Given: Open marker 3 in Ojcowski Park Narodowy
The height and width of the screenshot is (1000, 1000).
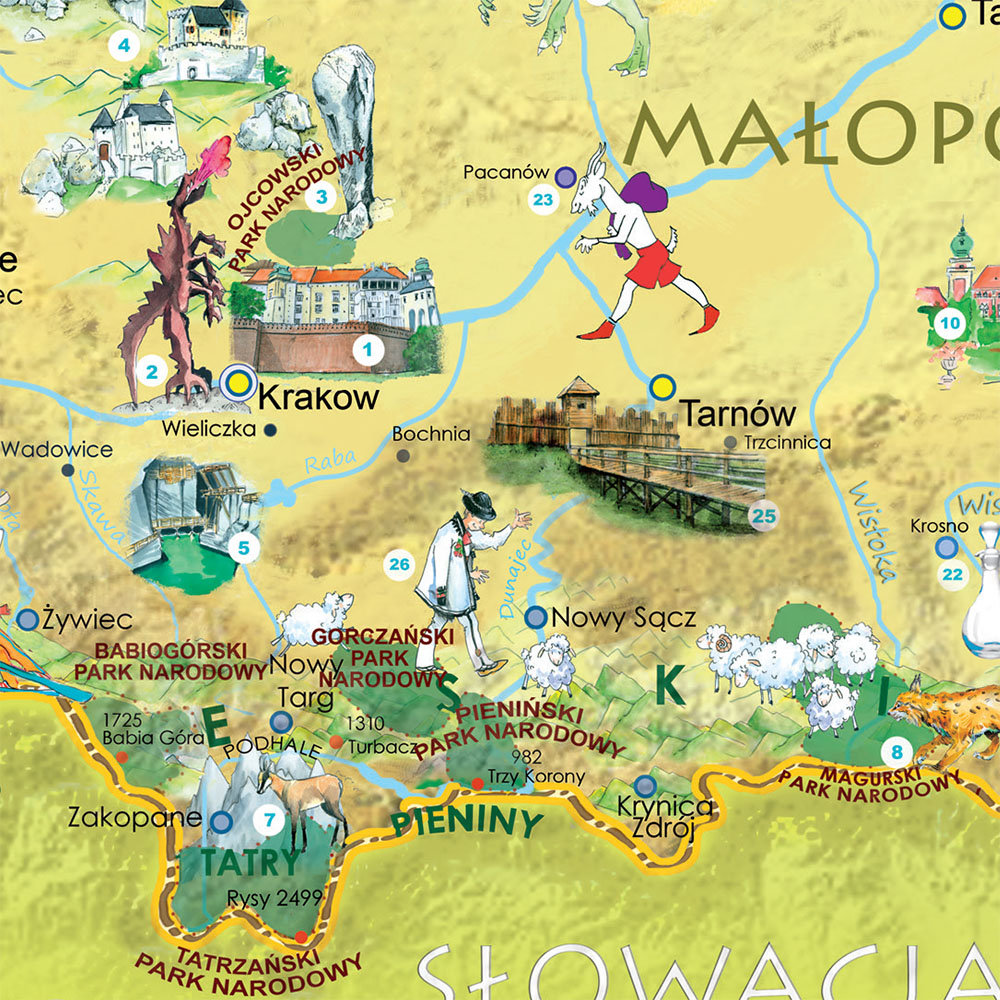Looking at the screenshot, I should [x=322, y=196].
